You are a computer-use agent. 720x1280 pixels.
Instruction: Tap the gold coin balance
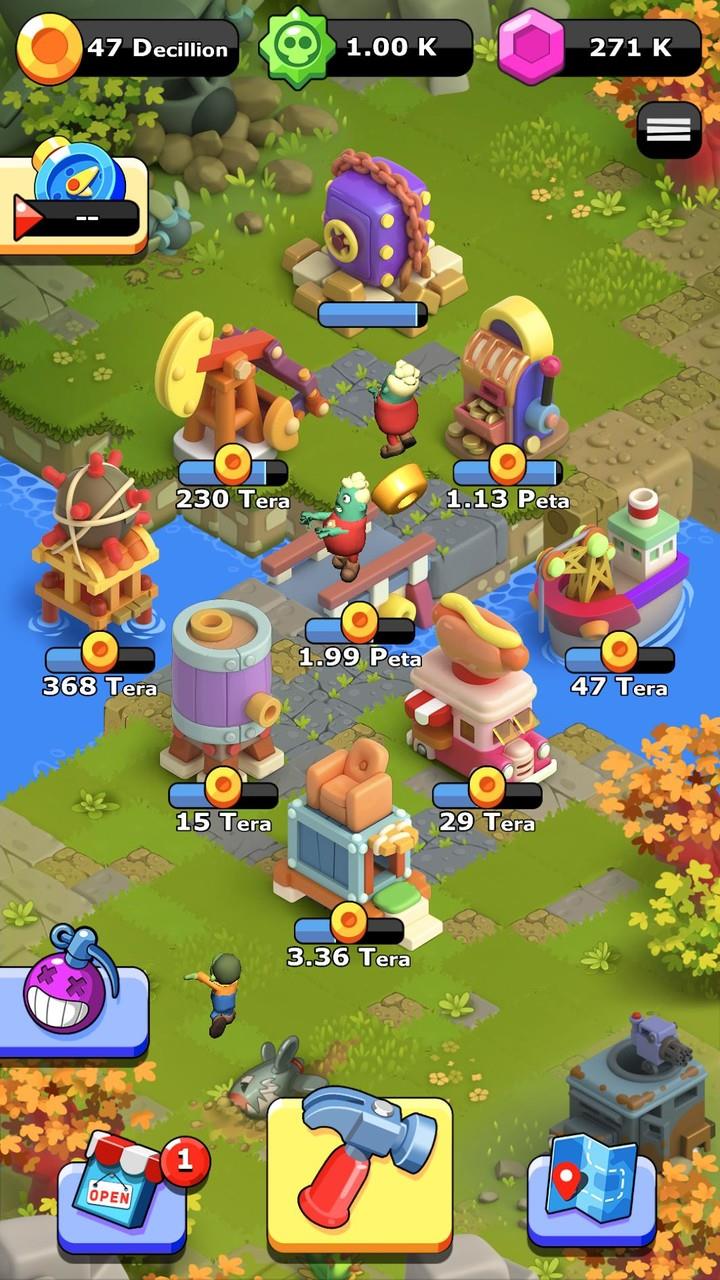[127, 48]
